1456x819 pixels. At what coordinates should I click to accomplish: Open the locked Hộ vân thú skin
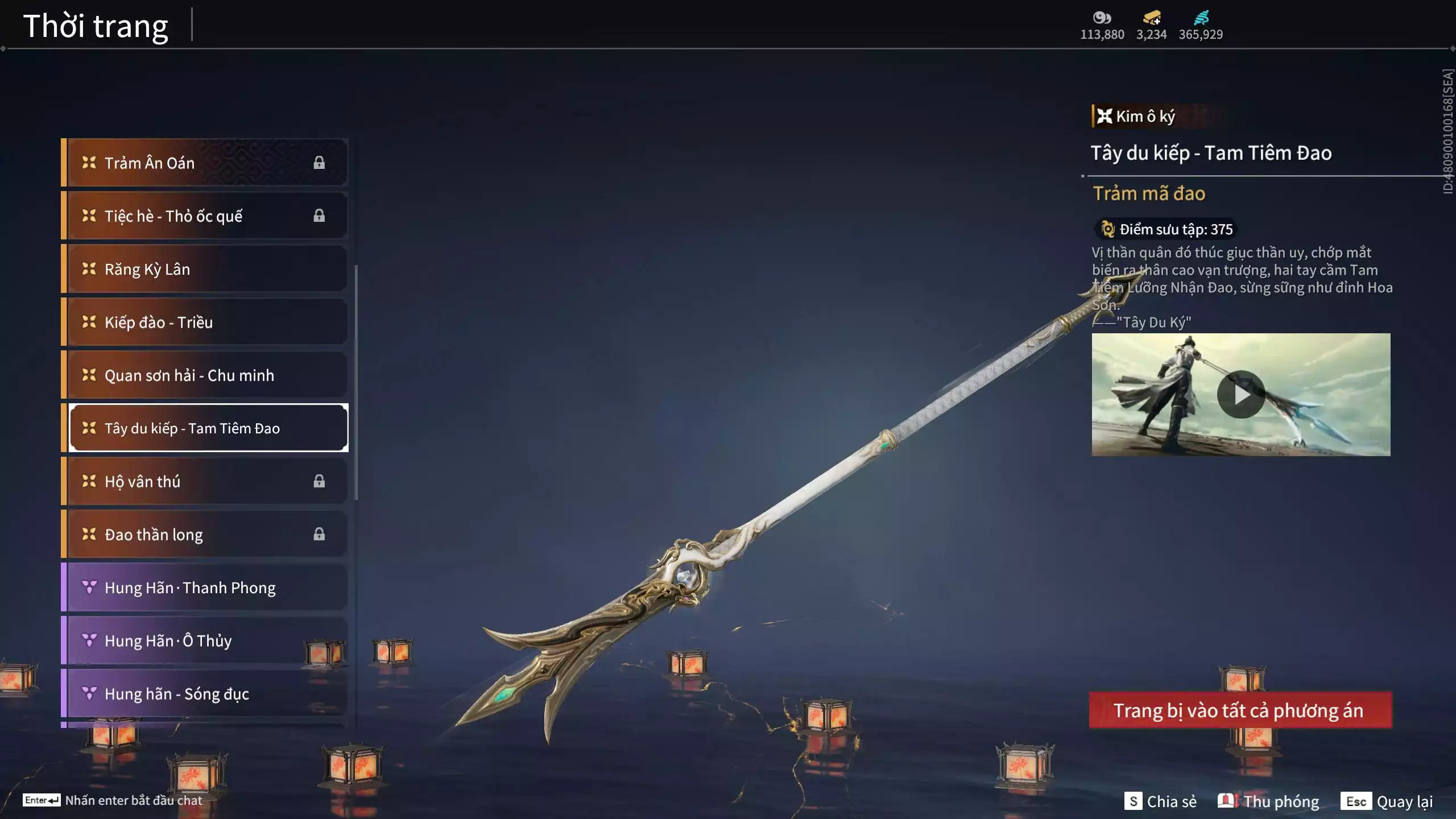coord(205,481)
